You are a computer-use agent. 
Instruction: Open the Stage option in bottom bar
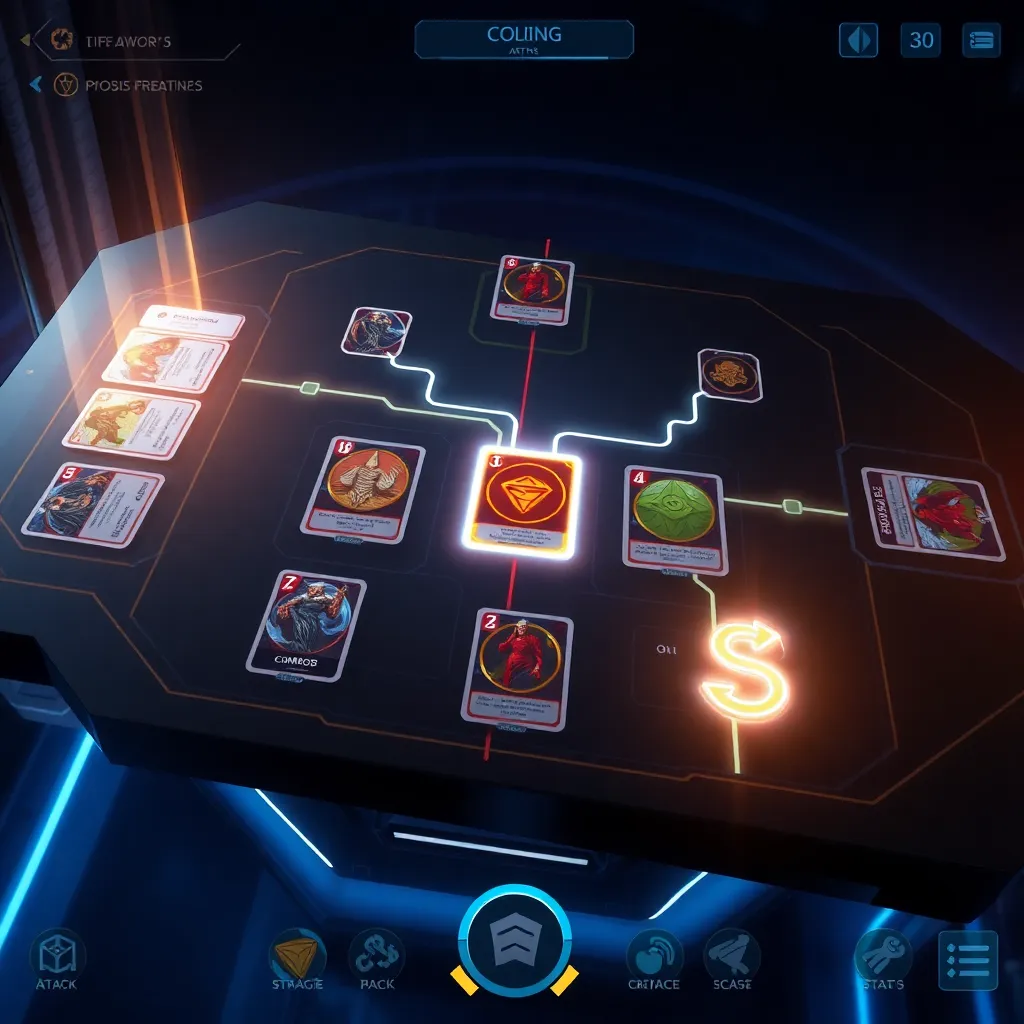tap(297, 957)
